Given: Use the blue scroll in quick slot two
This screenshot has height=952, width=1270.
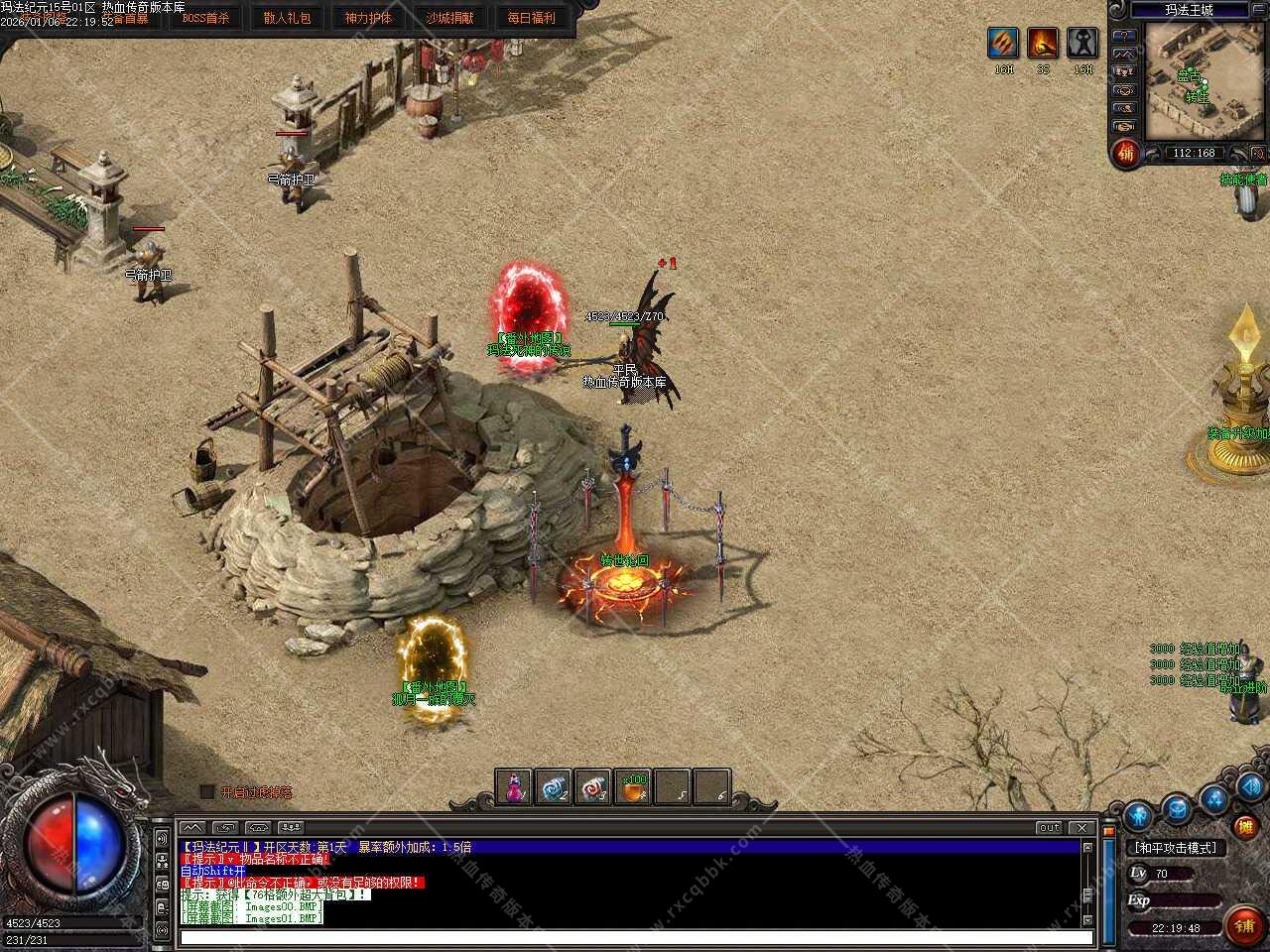Looking at the screenshot, I should point(554,787).
